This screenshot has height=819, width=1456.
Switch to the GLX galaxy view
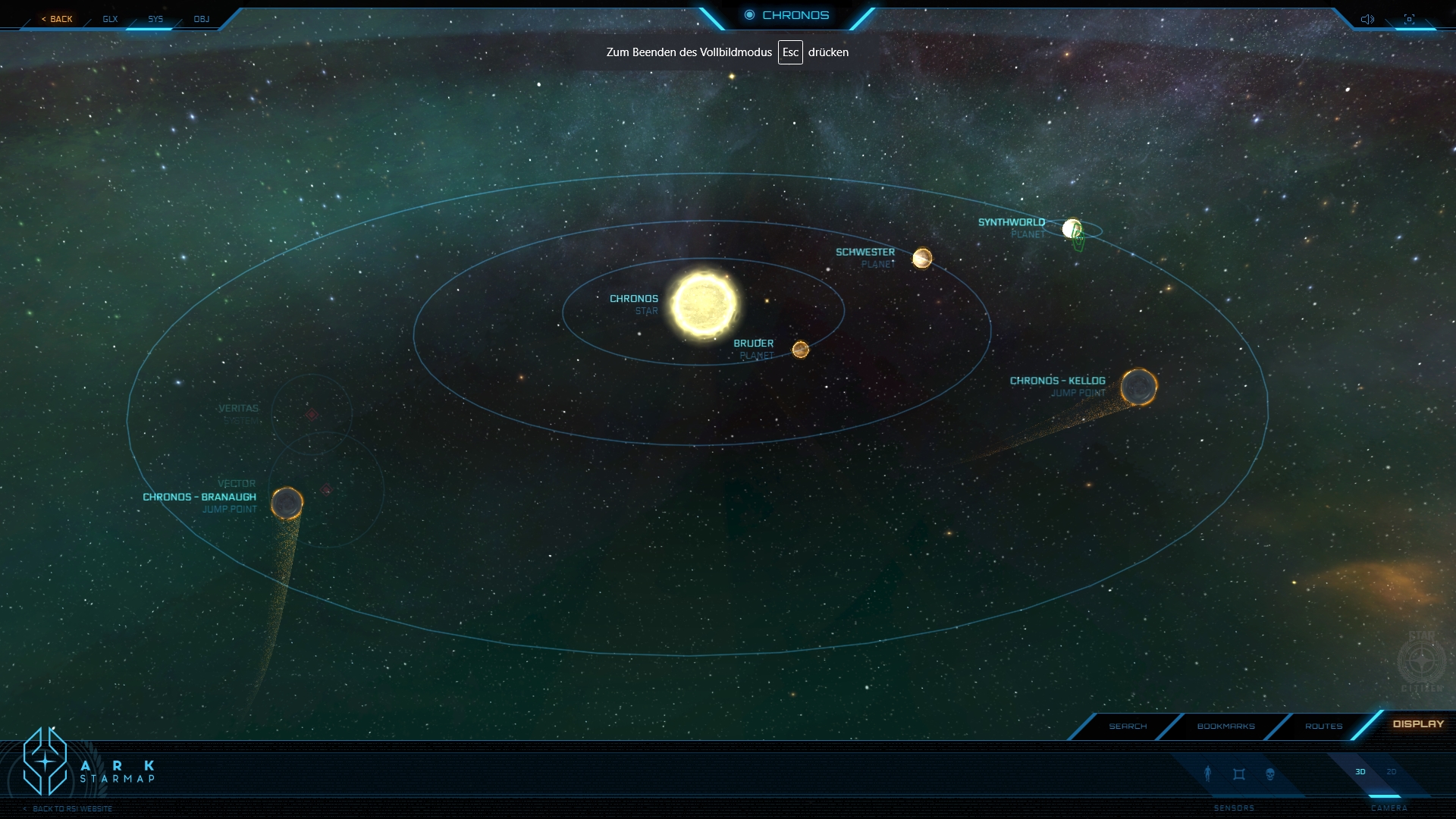(110, 19)
